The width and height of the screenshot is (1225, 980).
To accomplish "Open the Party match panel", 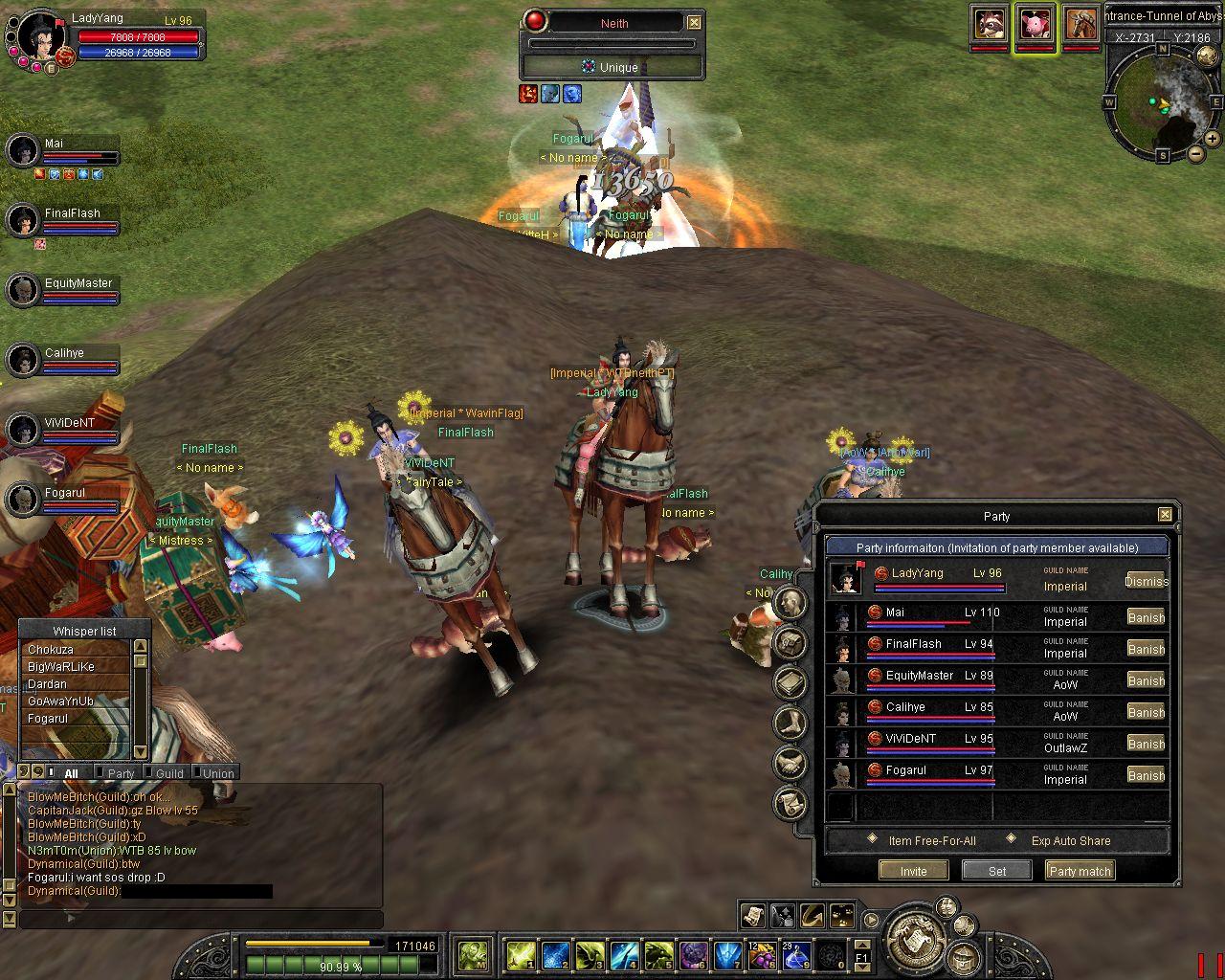I will pos(1080,871).
